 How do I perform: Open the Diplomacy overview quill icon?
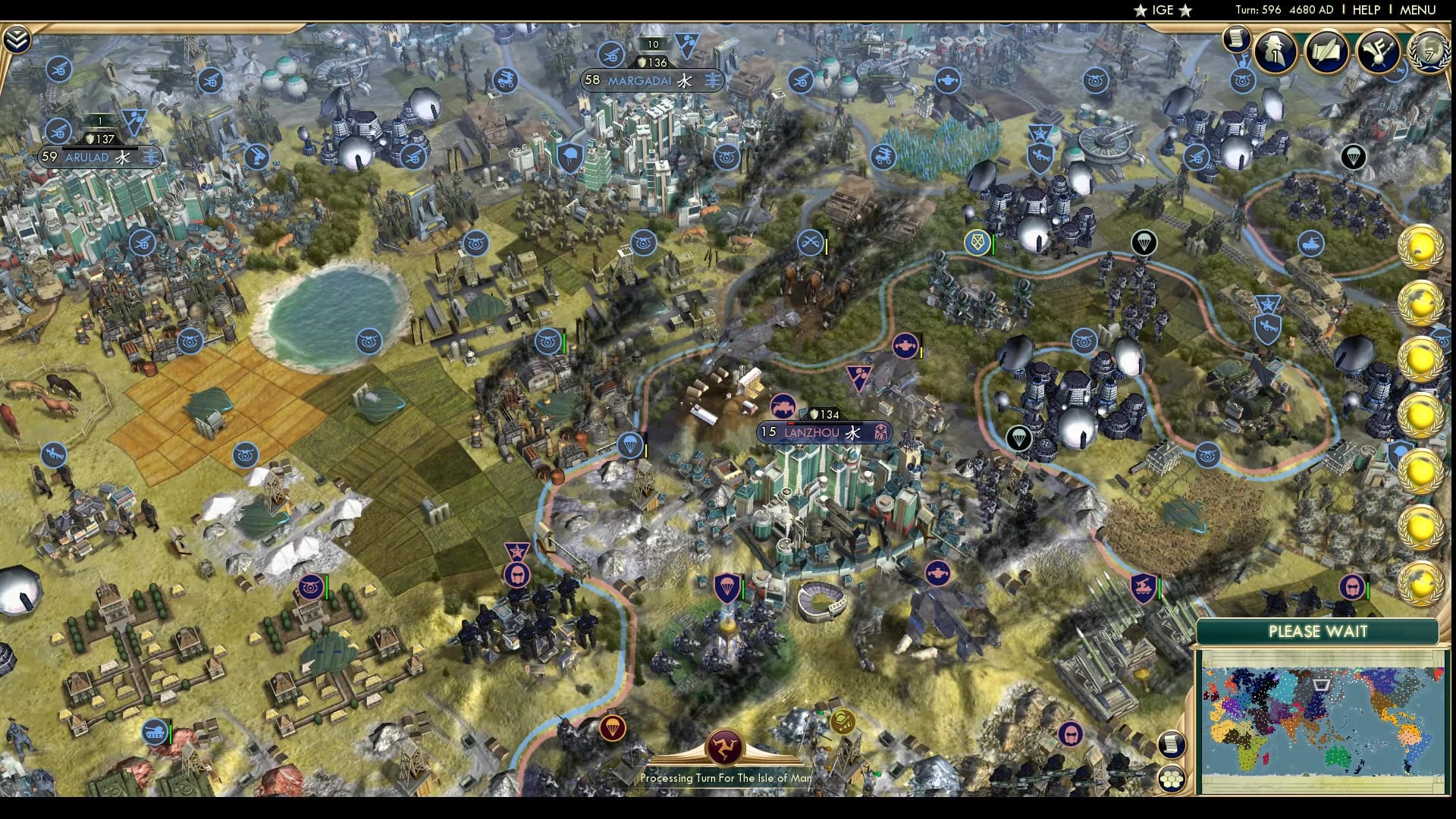click(1326, 51)
